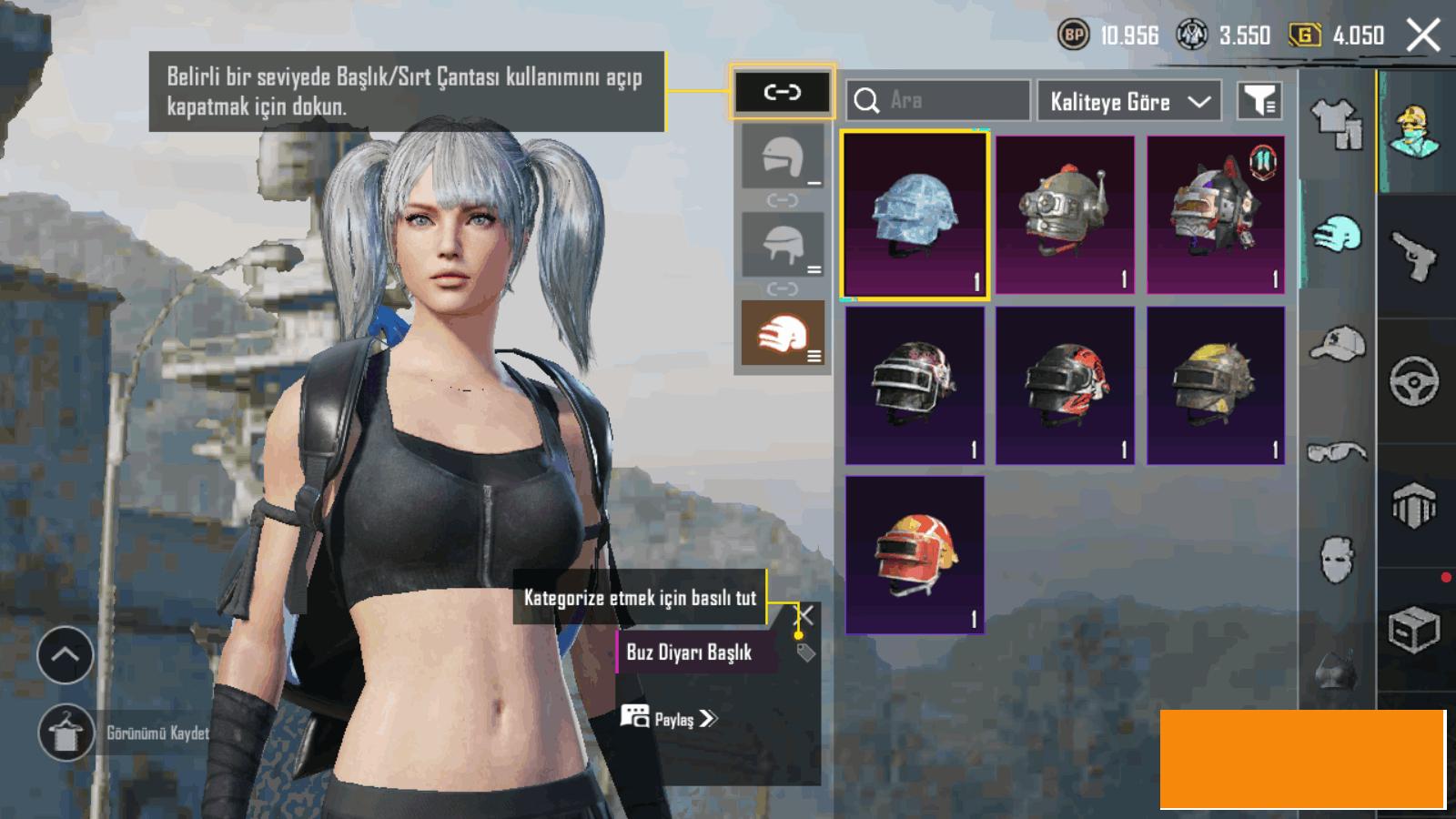The height and width of the screenshot is (819, 1456).
Task: Select the level 2 helmet slot
Action: [783, 245]
